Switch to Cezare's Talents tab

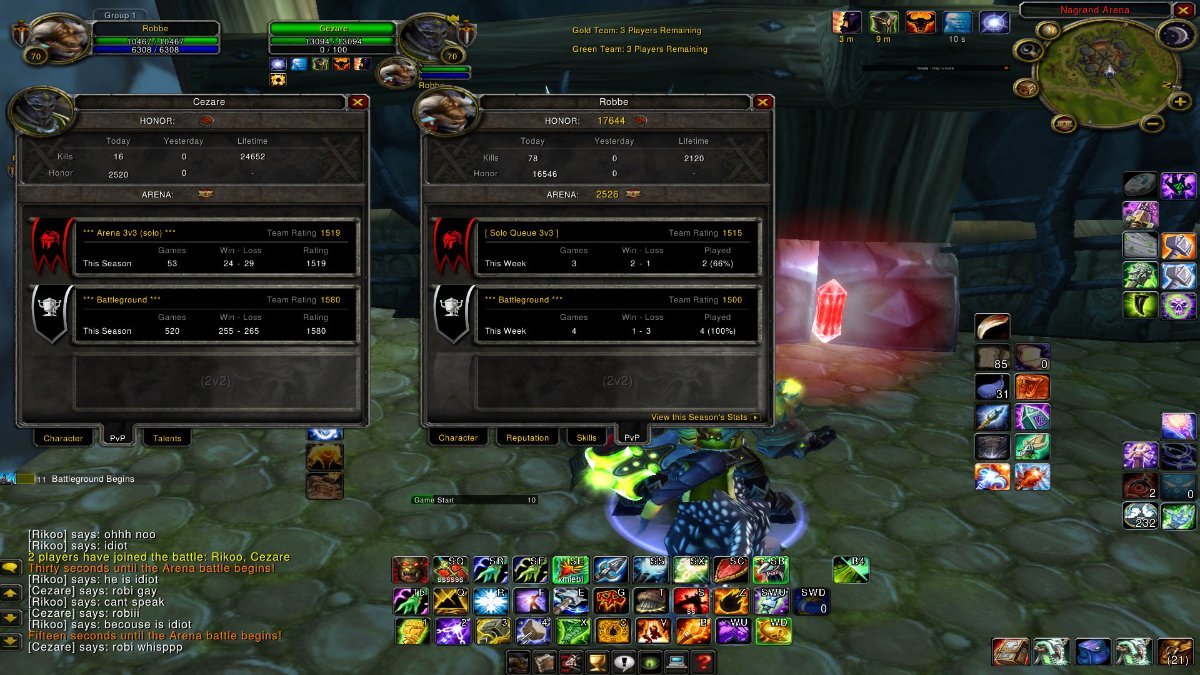coord(165,438)
